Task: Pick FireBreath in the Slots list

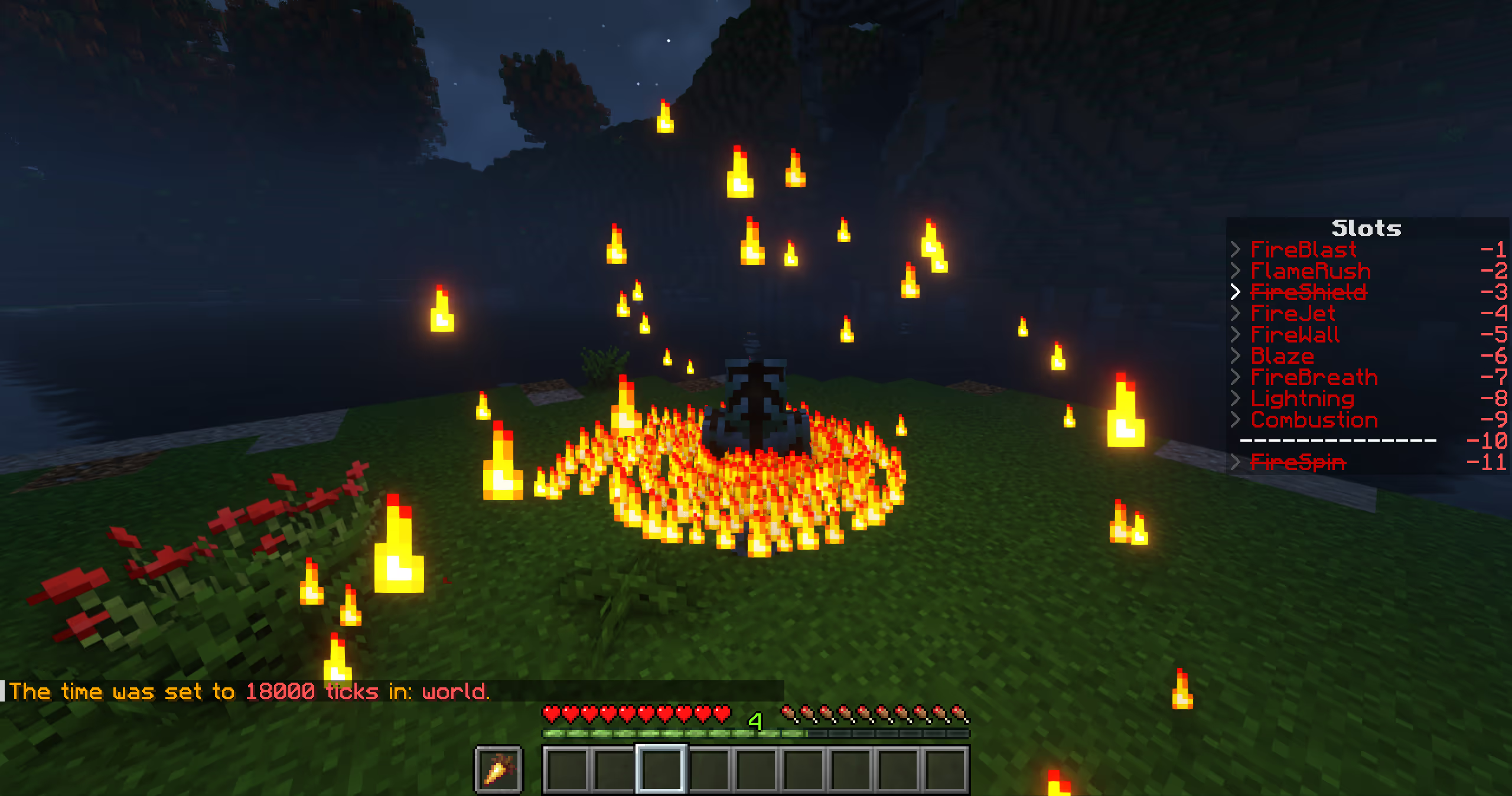Action: tap(1314, 377)
